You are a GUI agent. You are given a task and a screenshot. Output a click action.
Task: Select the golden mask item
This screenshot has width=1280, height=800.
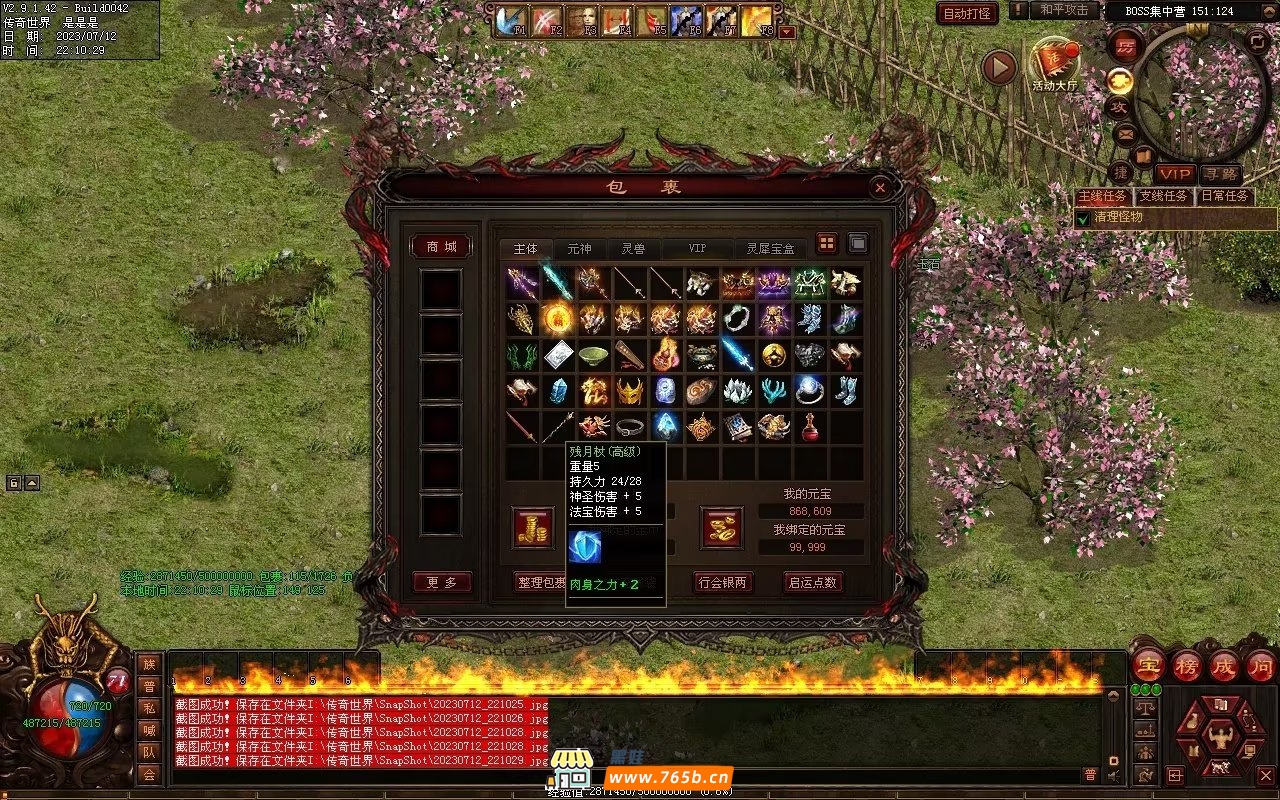[628, 391]
